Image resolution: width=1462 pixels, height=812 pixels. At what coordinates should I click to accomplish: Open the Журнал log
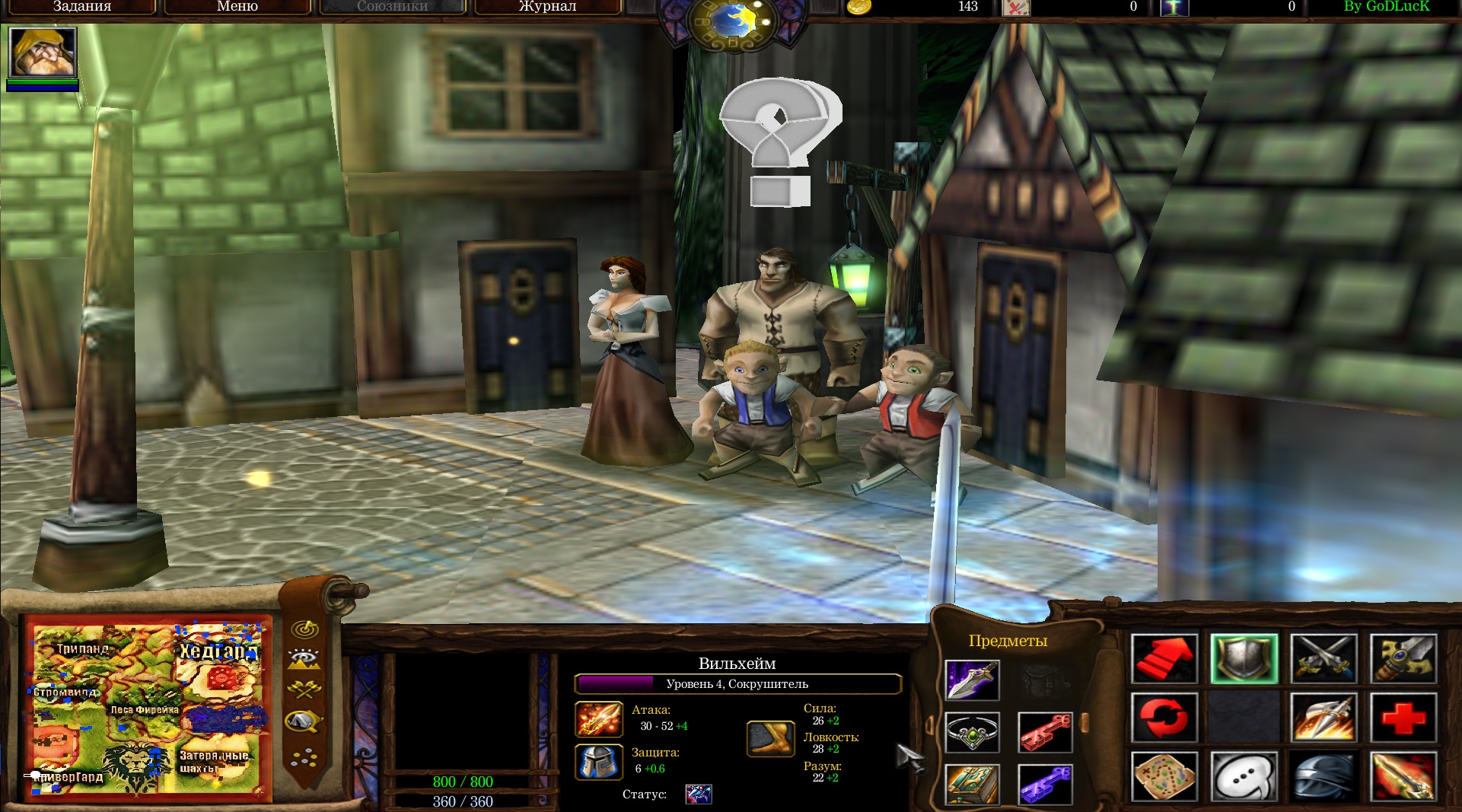click(547, 7)
